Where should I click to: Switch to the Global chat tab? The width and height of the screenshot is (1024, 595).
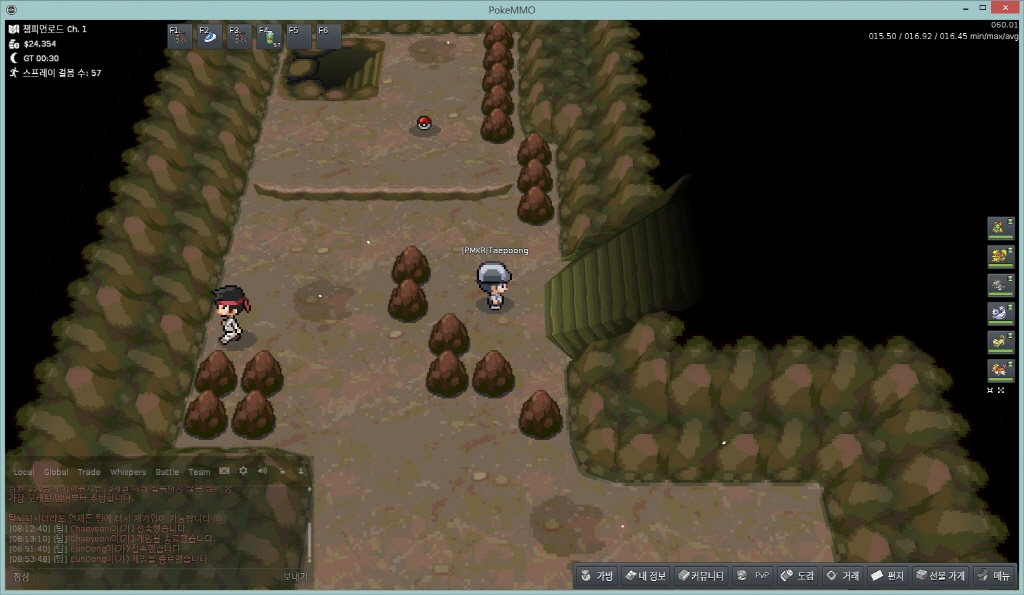pos(56,472)
